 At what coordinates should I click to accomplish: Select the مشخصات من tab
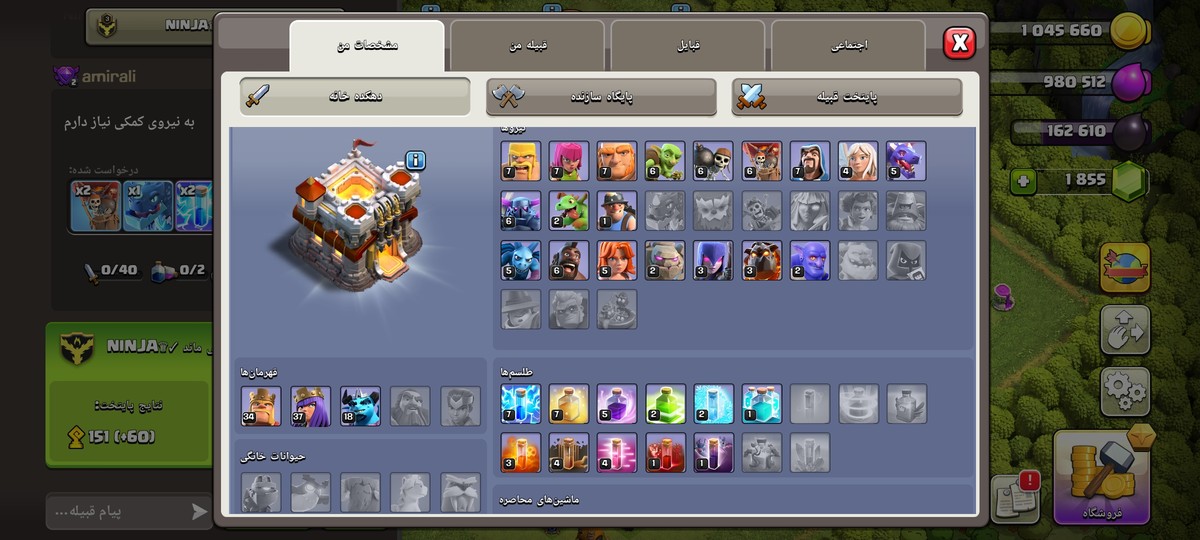coord(367,46)
